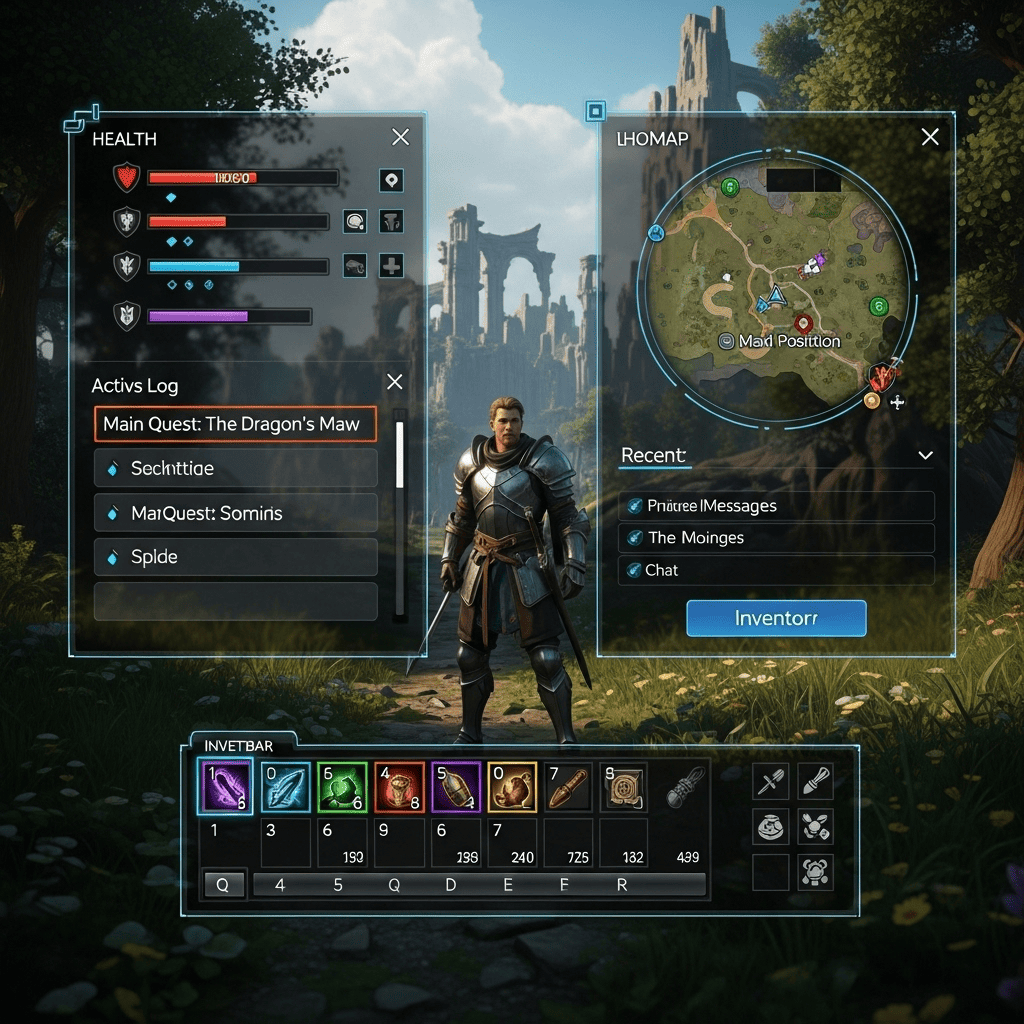The width and height of the screenshot is (1024, 1024).
Task: Close the minimap panel
Action: (x=930, y=138)
